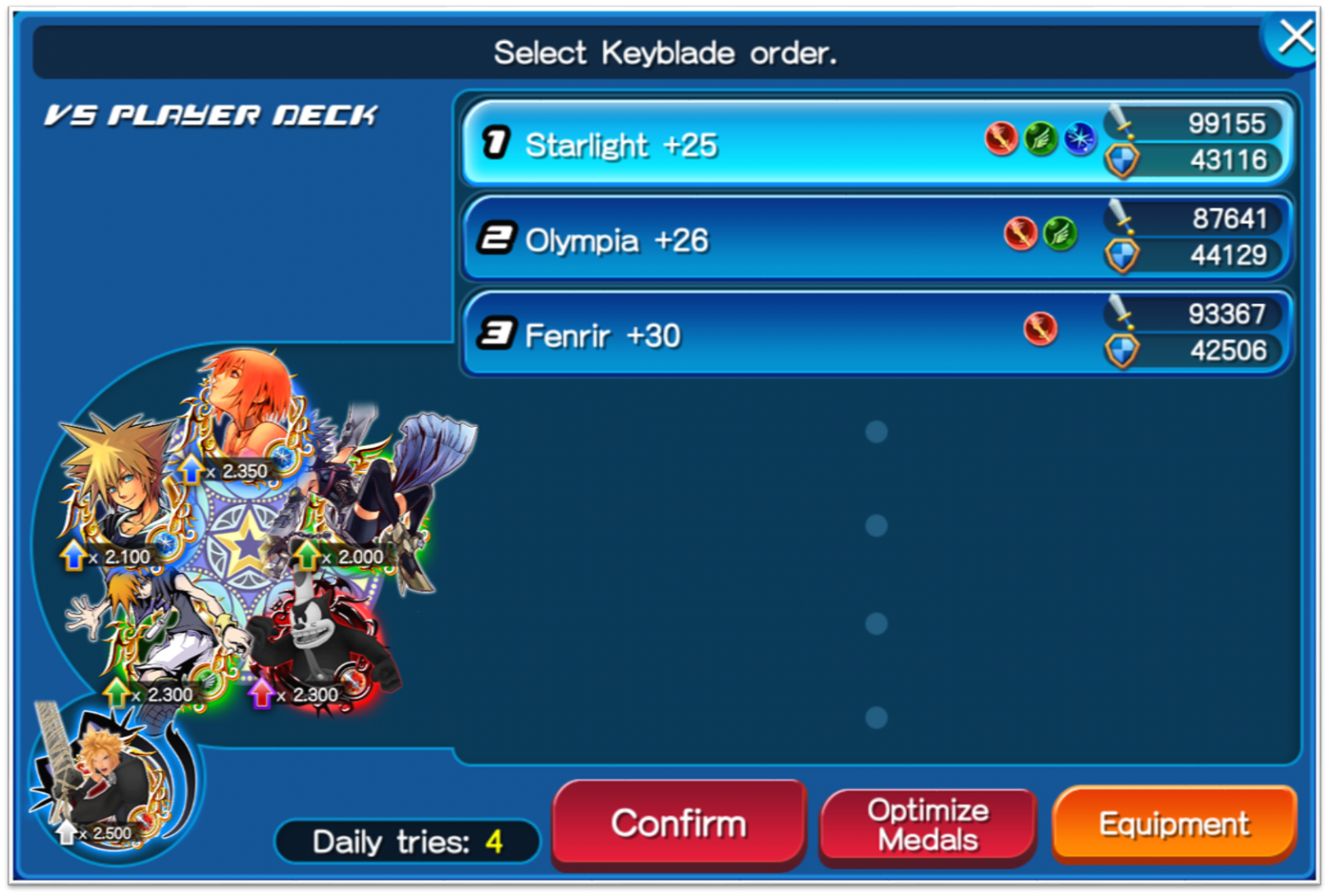
Task: Open the Equipment screen
Action: point(1174,824)
